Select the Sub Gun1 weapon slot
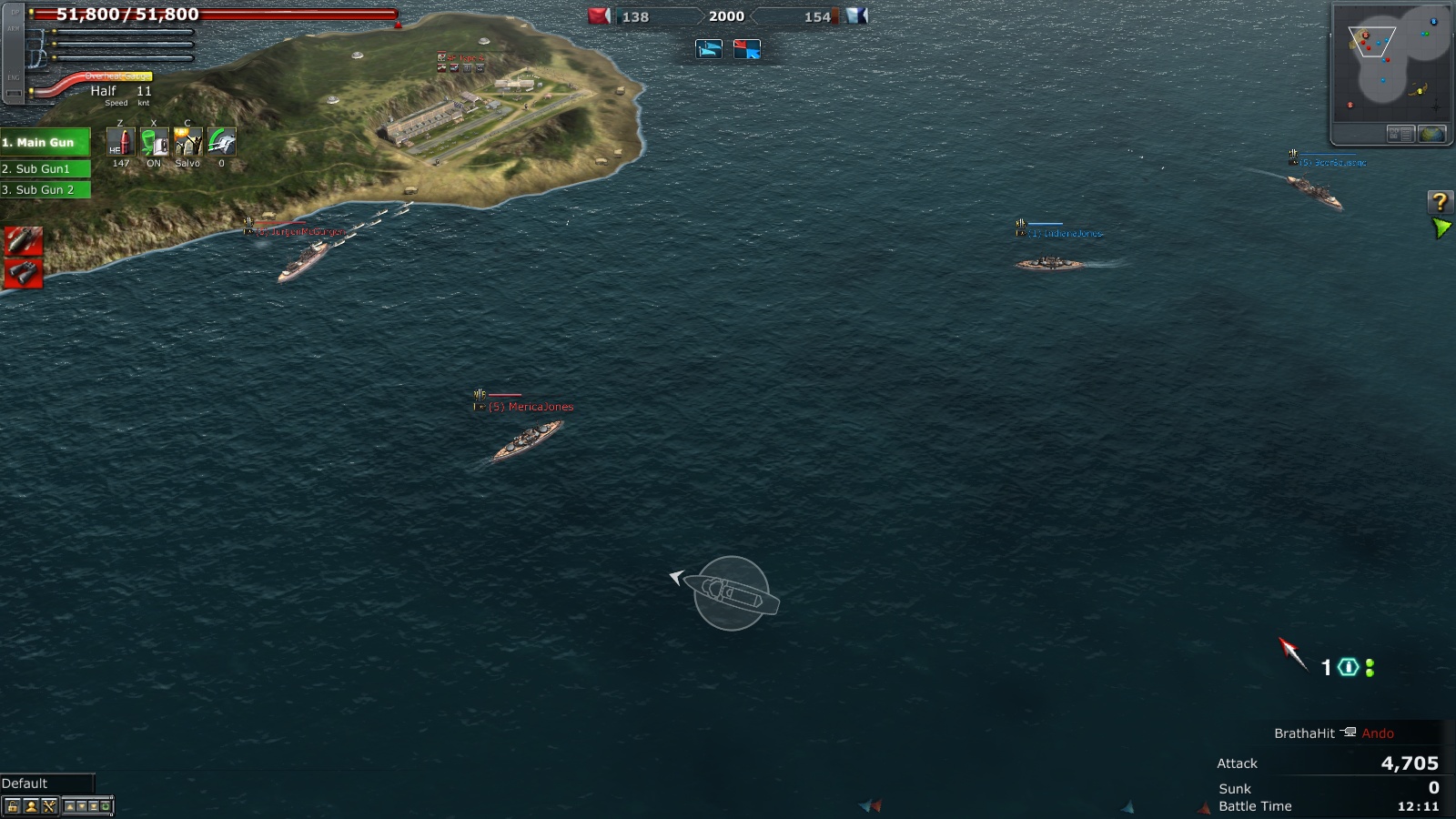Image resolution: width=1456 pixels, height=819 pixels. point(45,168)
